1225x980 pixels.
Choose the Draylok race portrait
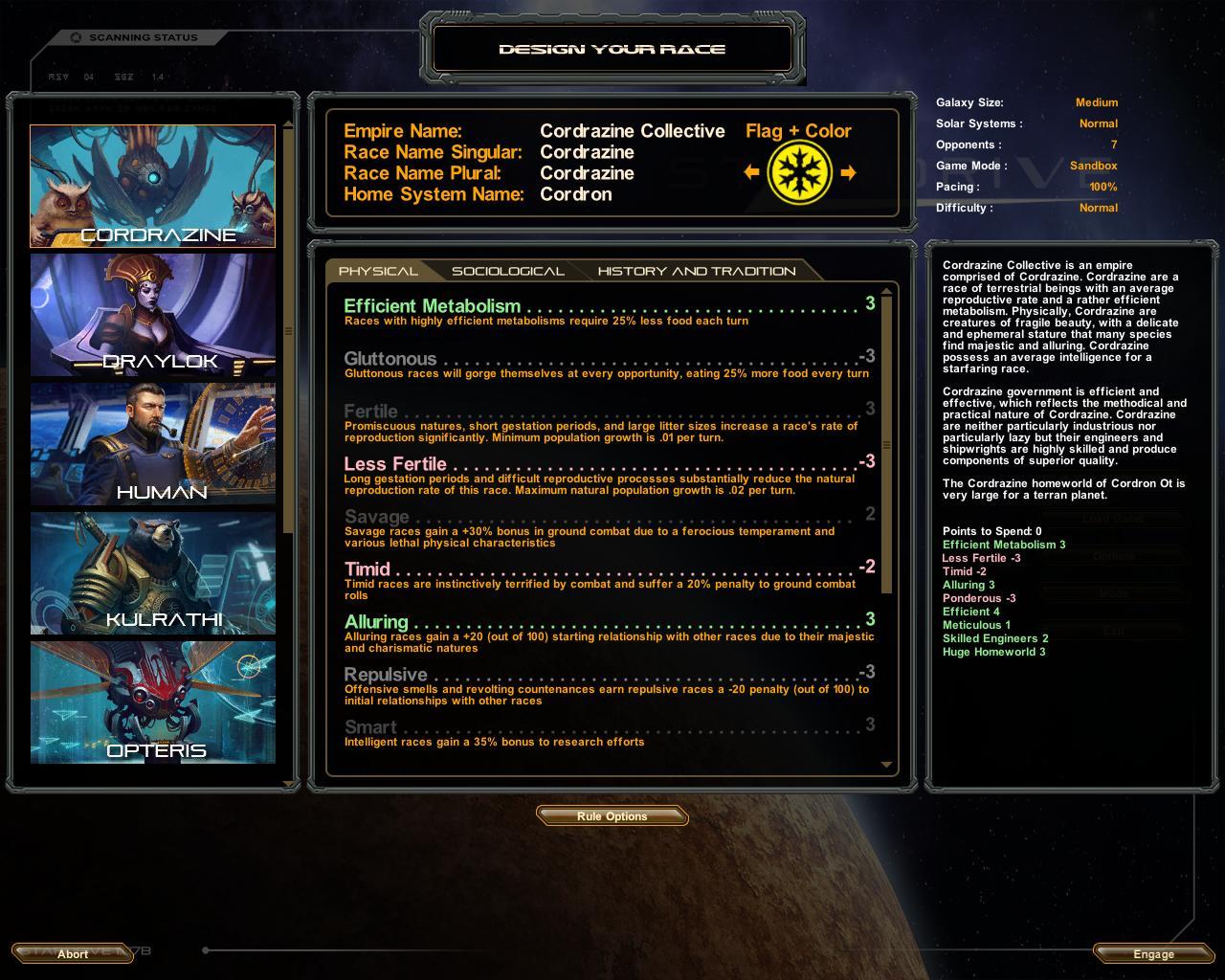152,315
